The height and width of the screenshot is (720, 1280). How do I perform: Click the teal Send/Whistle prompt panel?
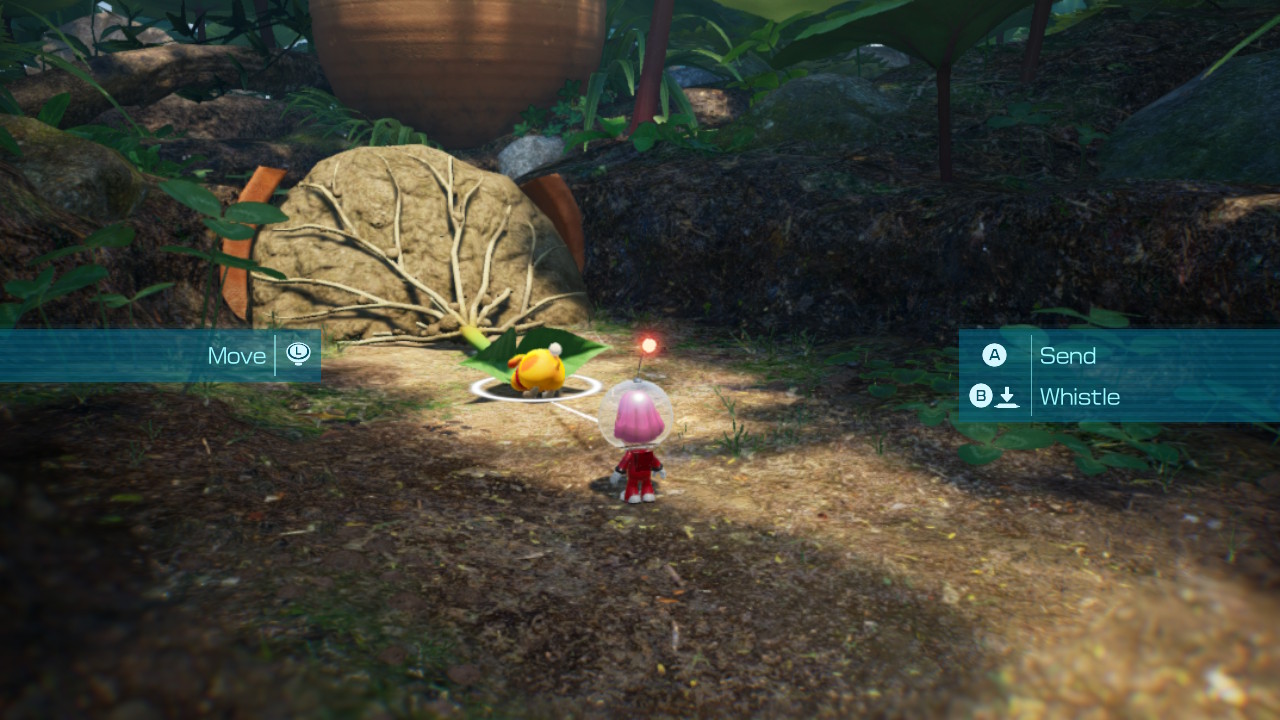[x=1120, y=375]
